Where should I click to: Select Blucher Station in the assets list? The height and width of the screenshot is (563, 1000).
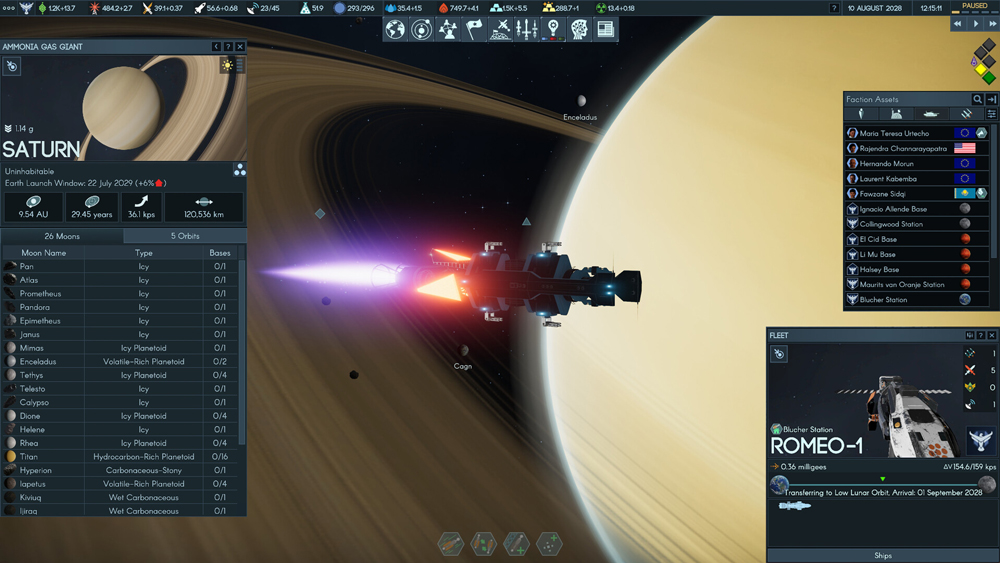883,300
